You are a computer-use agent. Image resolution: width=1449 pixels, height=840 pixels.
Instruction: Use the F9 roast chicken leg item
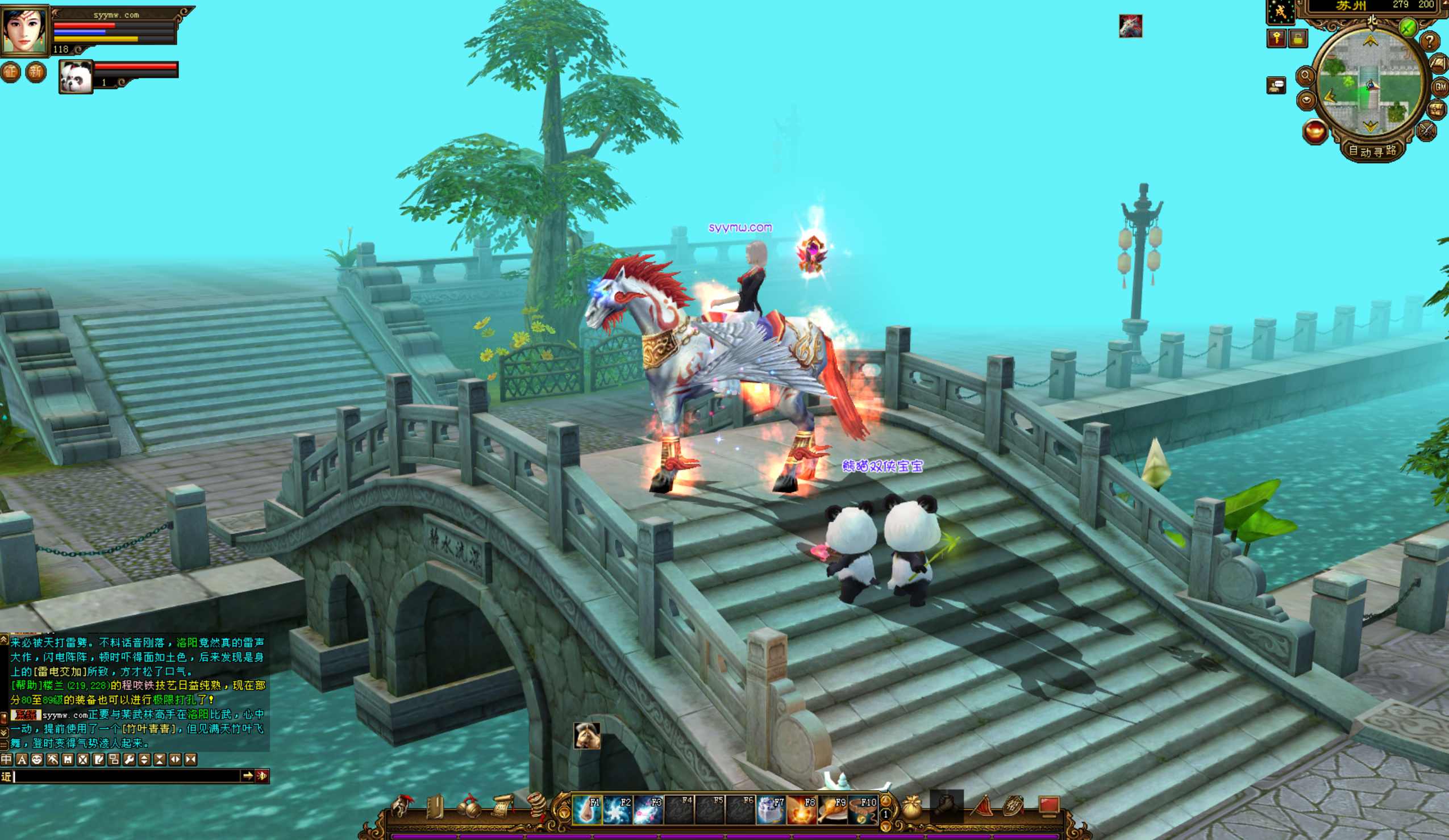point(832,809)
